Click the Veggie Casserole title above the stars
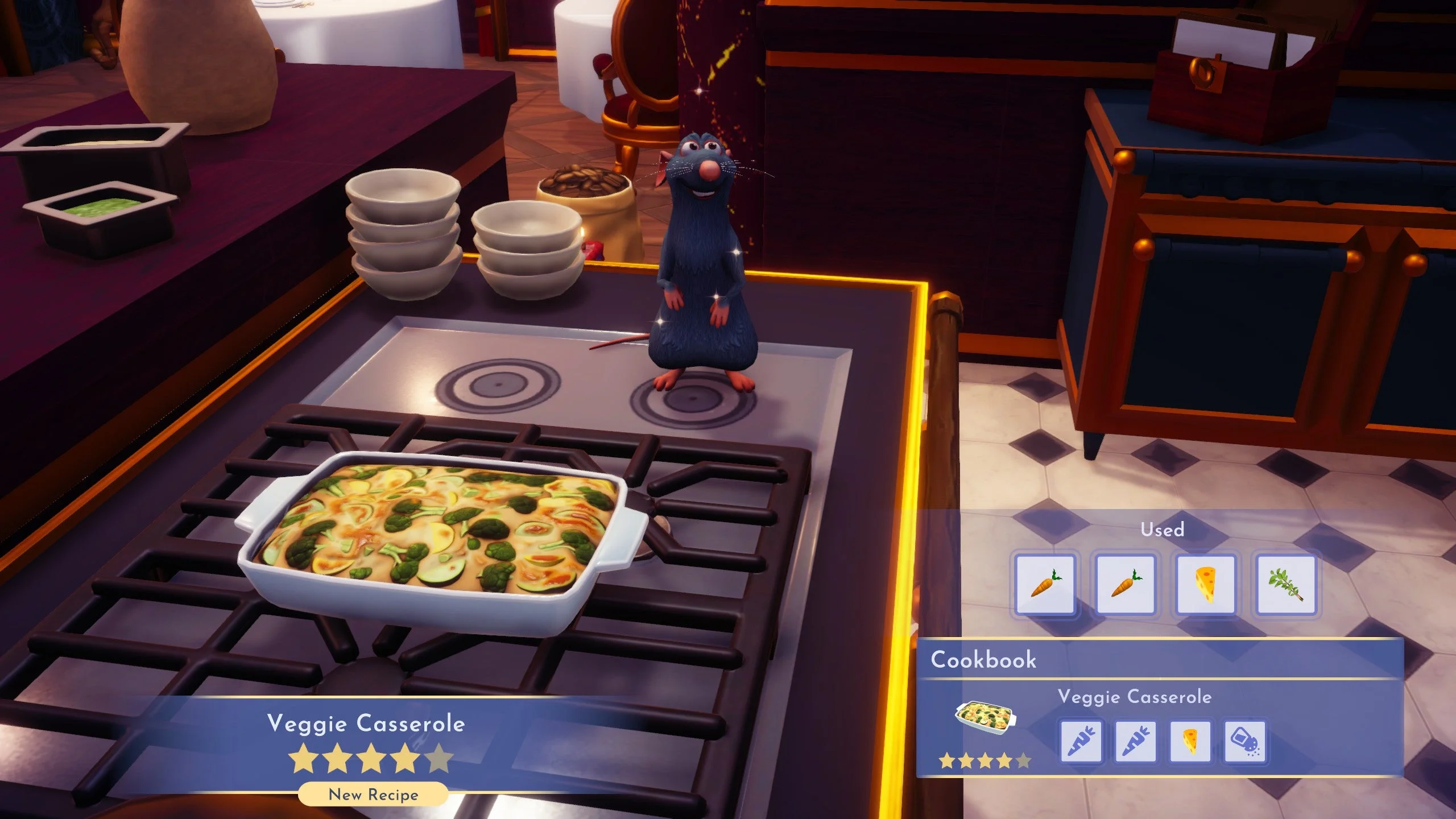1456x819 pixels. [x=366, y=724]
